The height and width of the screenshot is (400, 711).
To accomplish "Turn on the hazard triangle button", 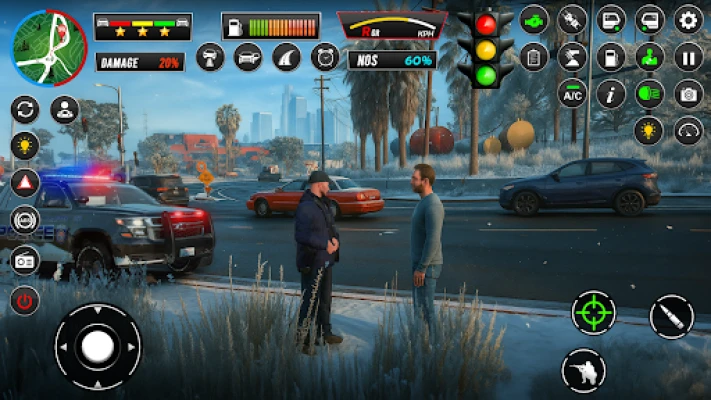I will click(25, 182).
